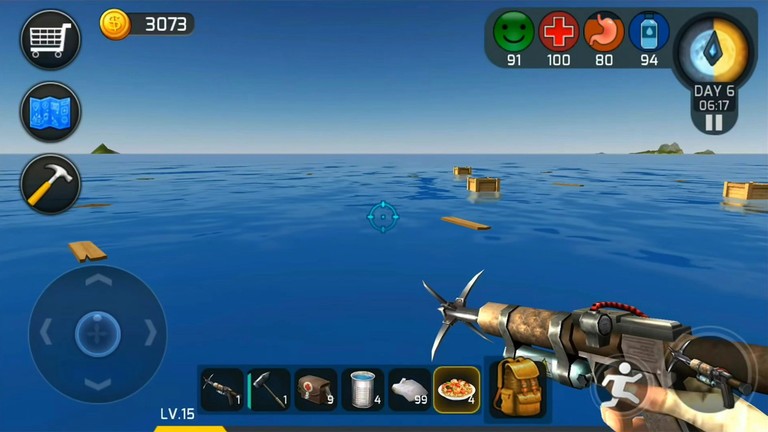This screenshot has width=768, height=432.
Task: Open the shopping cart store
Action: point(50,39)
